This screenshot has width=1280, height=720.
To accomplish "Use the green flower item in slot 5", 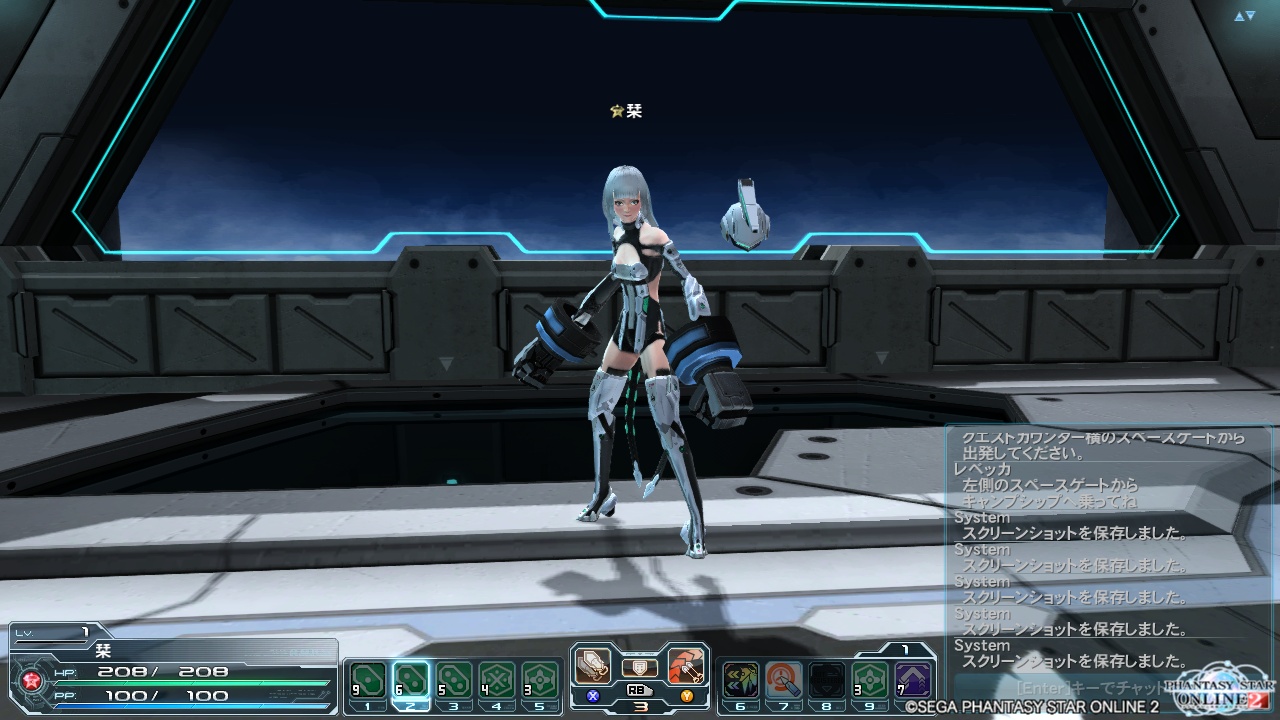I will [x=540, y=681].
